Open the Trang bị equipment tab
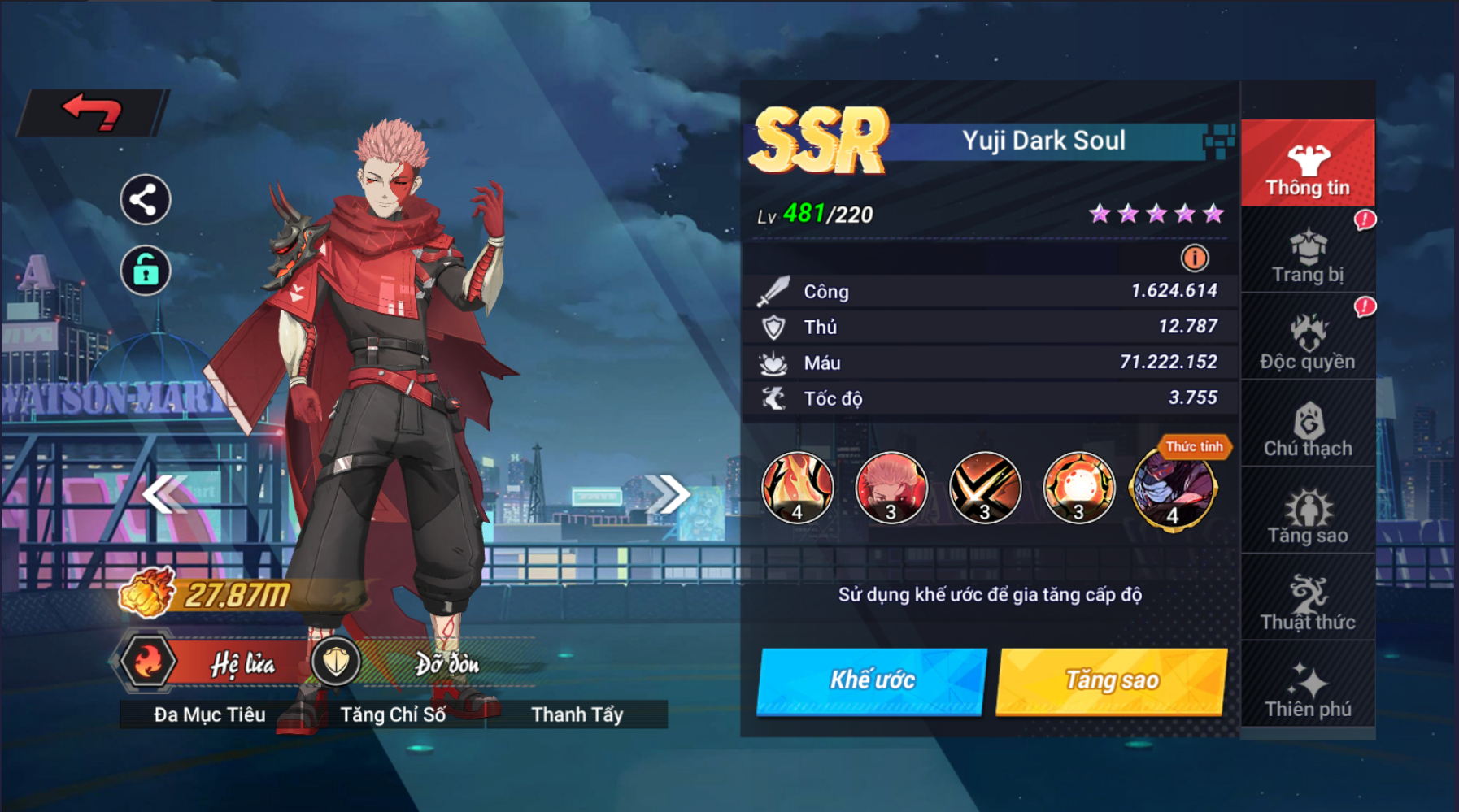This screenshot has width=1459, height=812. click(1307, 255)
